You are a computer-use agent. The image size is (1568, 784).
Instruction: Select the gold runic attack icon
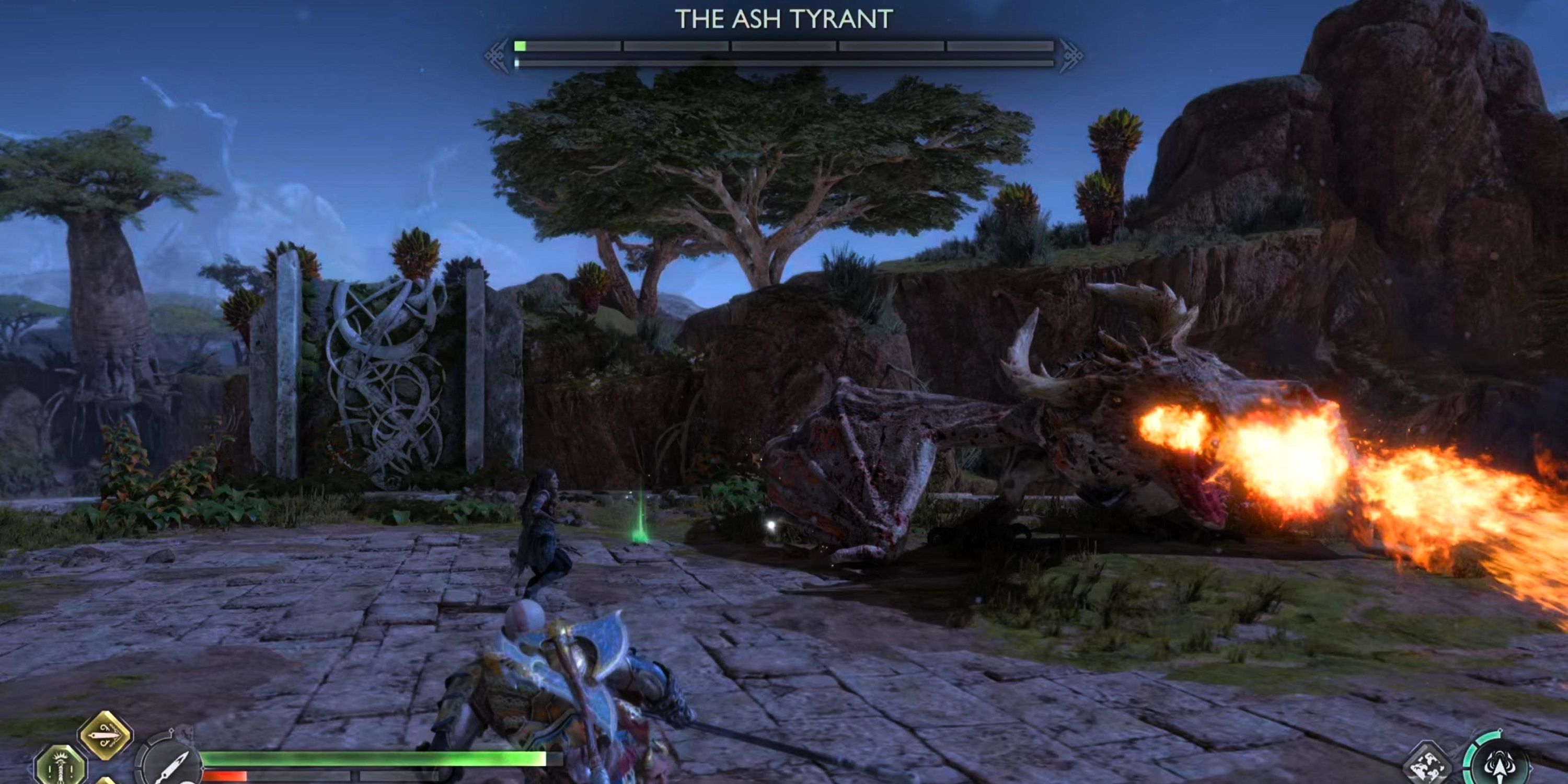108,736
